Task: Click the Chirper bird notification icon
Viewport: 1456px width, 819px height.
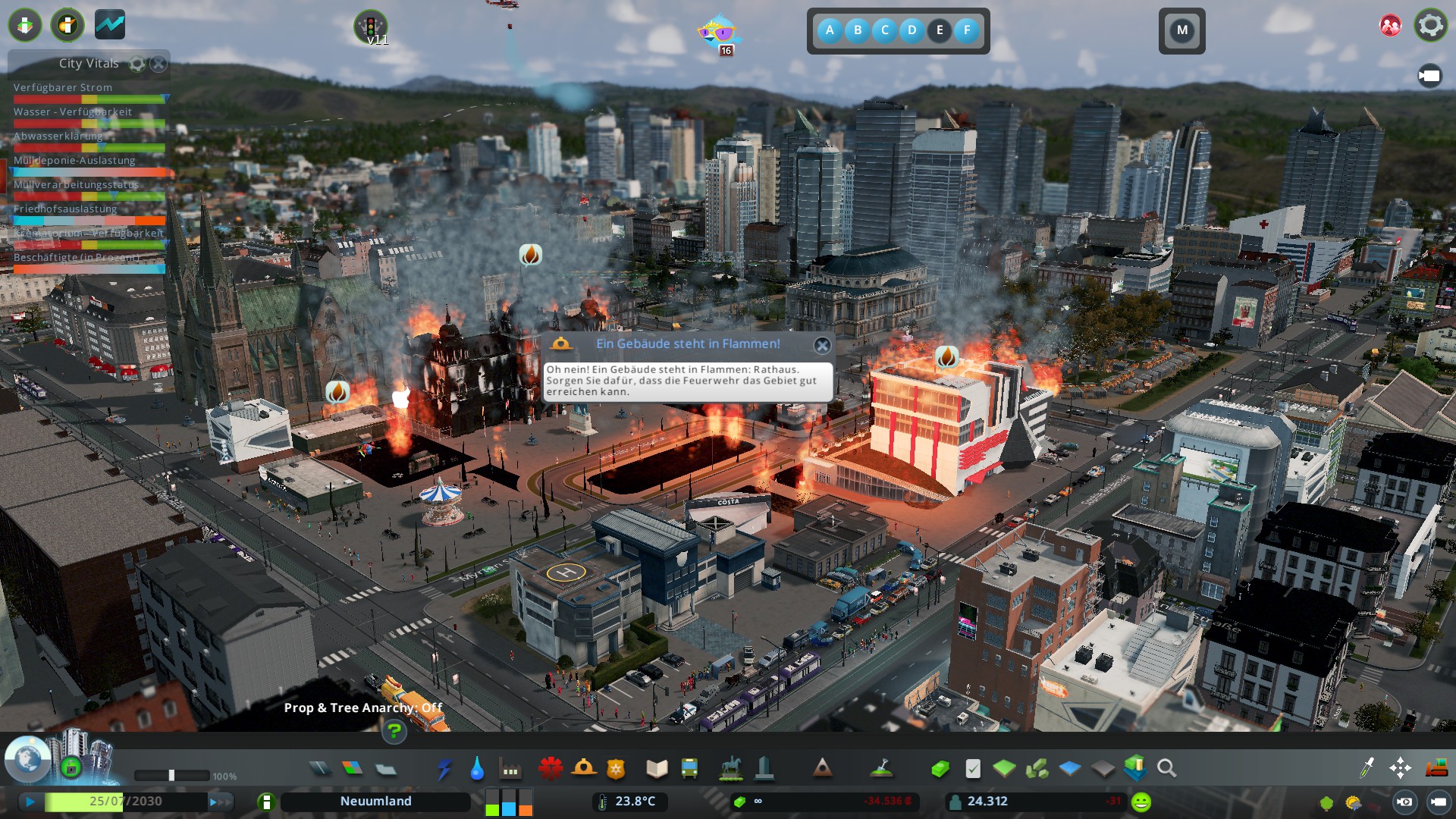Action: pos(717,32)
